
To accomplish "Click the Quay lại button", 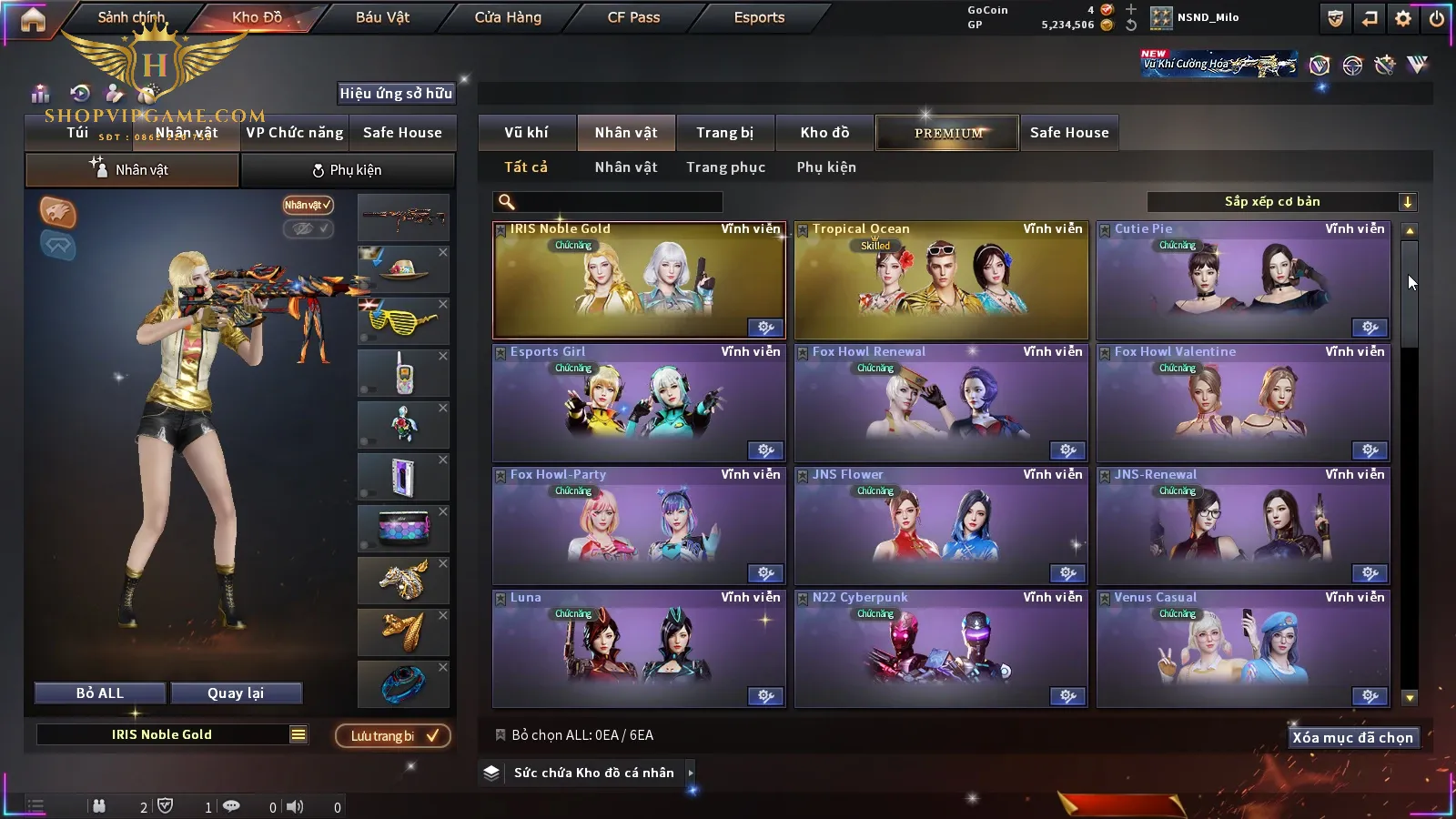I will (236, 693).
